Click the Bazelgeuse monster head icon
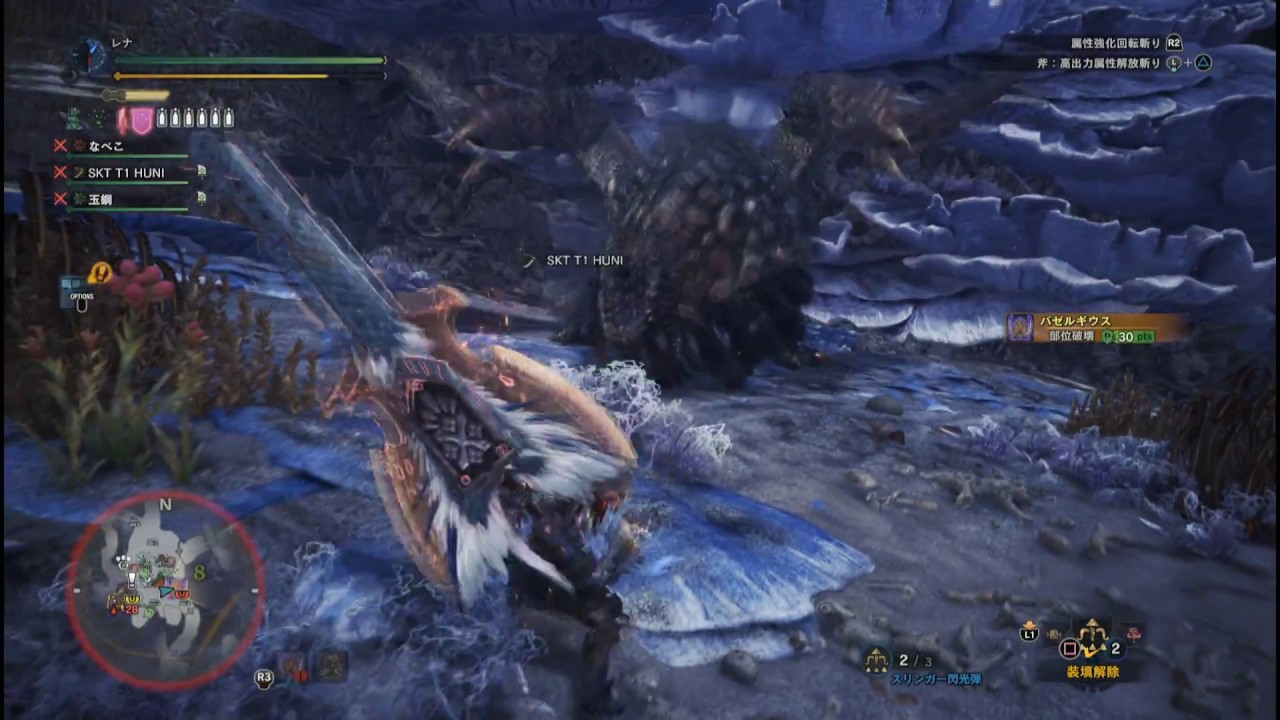This screenshot has height=720, width=1280. tap(1019, 329)
